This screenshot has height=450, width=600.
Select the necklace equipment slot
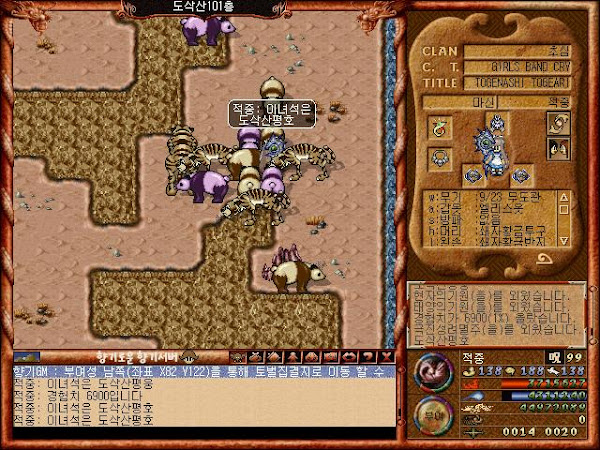(x=439, y=157)
